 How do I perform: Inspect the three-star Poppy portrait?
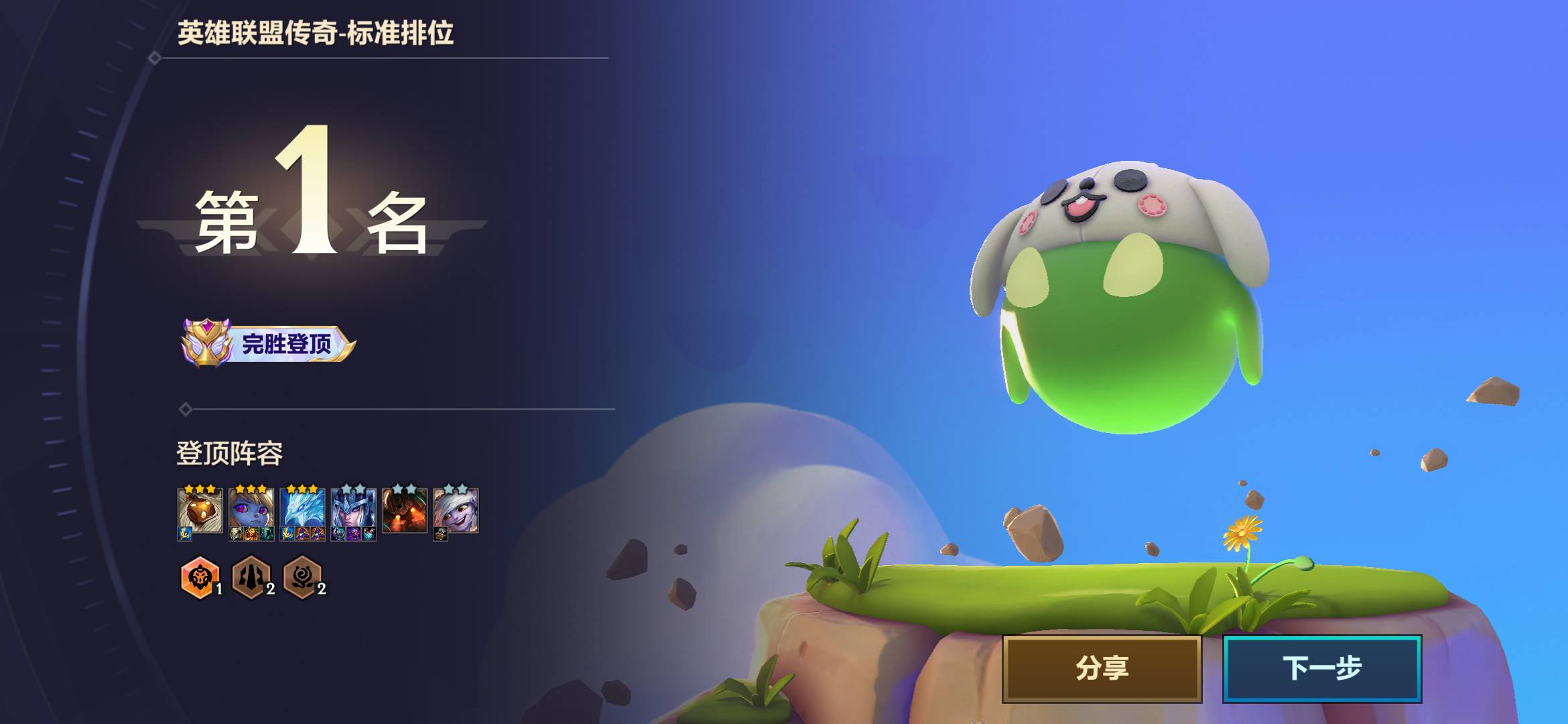tap(251, 511)
